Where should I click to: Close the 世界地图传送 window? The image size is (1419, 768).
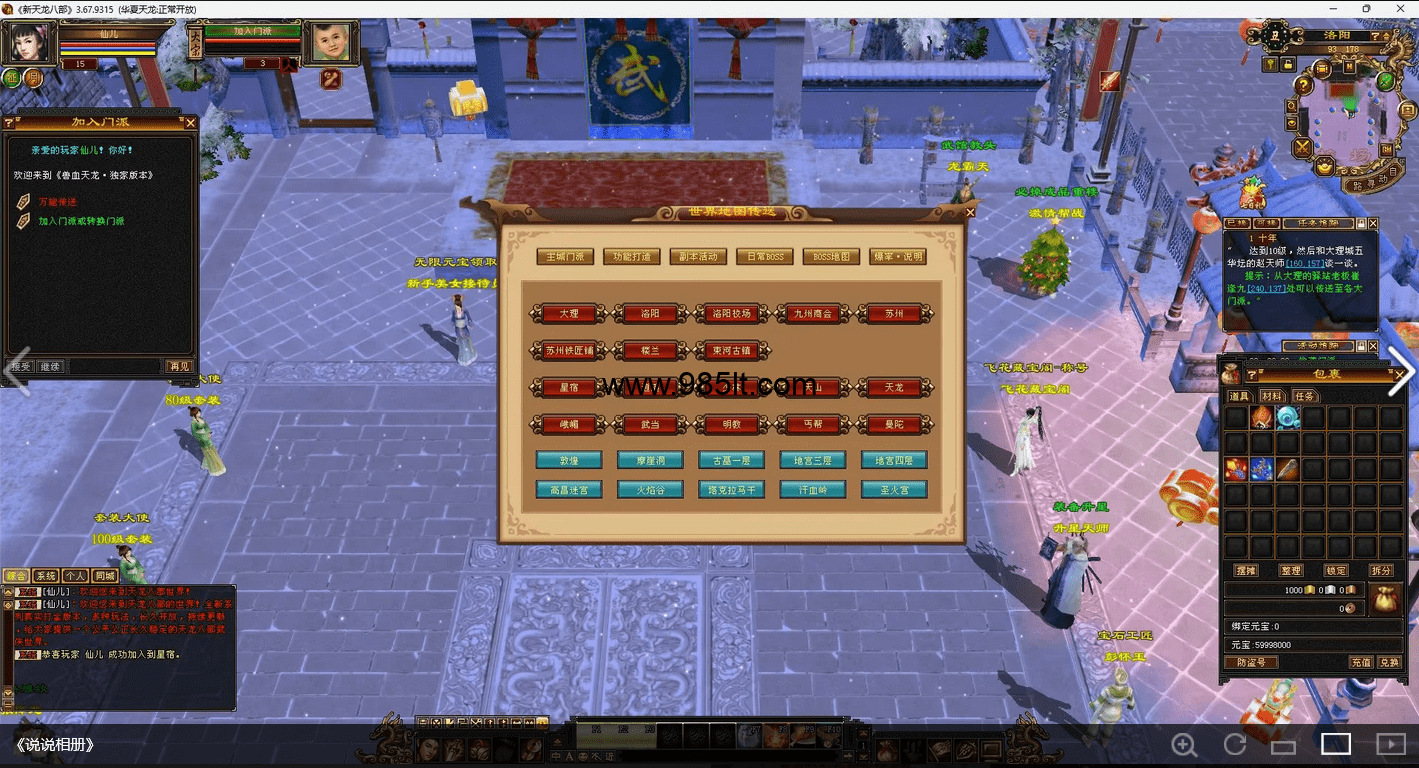970,212
